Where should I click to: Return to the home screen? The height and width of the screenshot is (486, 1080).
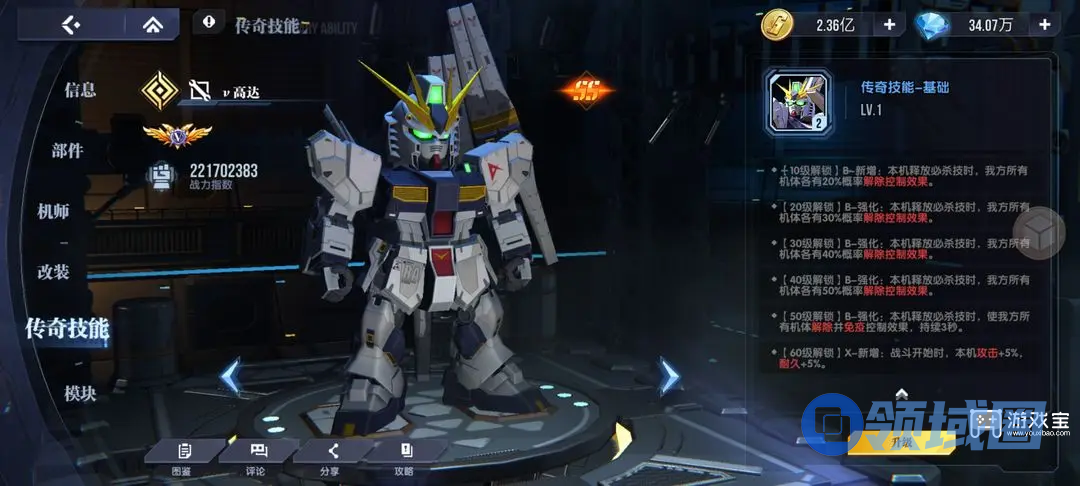pyautogui.click(x=153, y=24)
